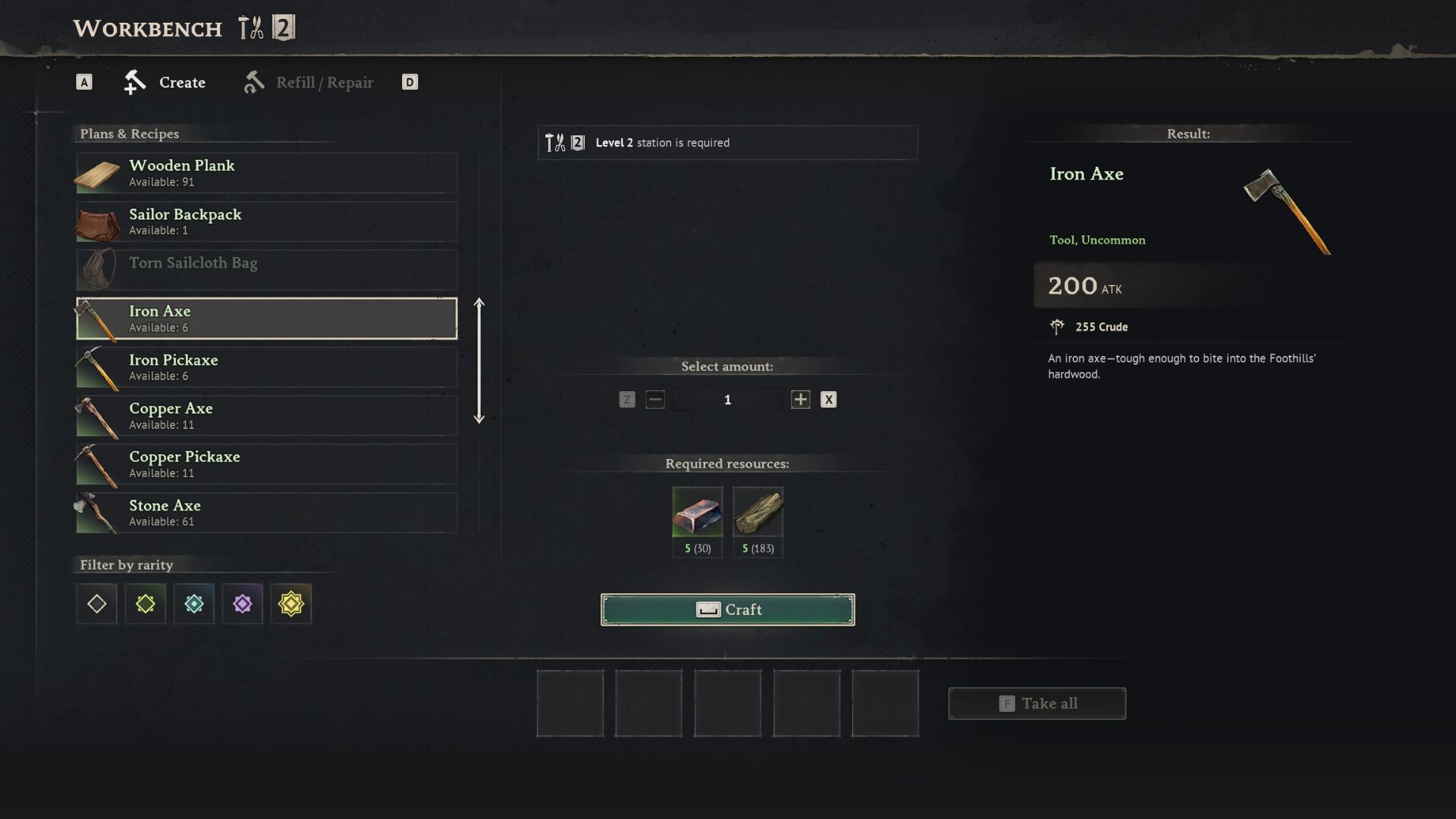This screenshot has height=819, width=1456.
Task: Select the Wooden Plank recipe
Action: tap(266, 174)
